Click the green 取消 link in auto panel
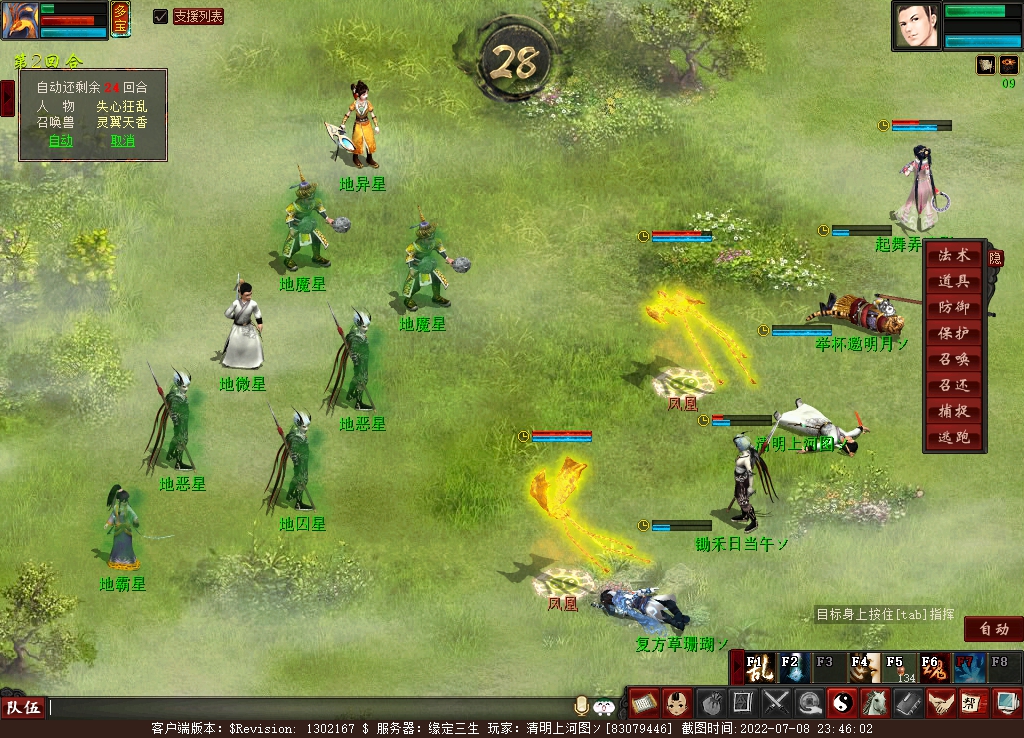 [x=122, y=141]
